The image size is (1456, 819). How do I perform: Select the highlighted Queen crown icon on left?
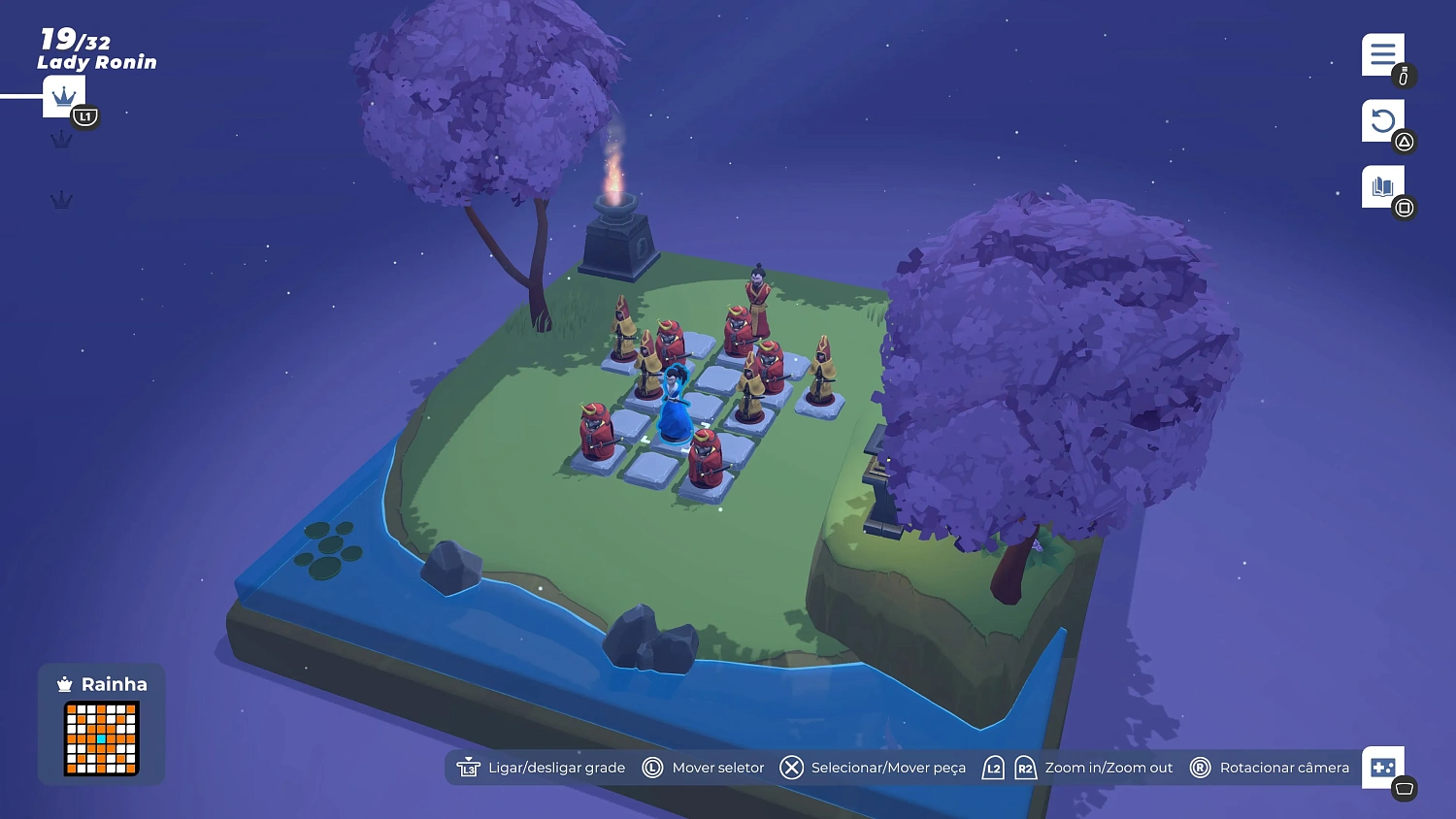(x=62, y=96)
